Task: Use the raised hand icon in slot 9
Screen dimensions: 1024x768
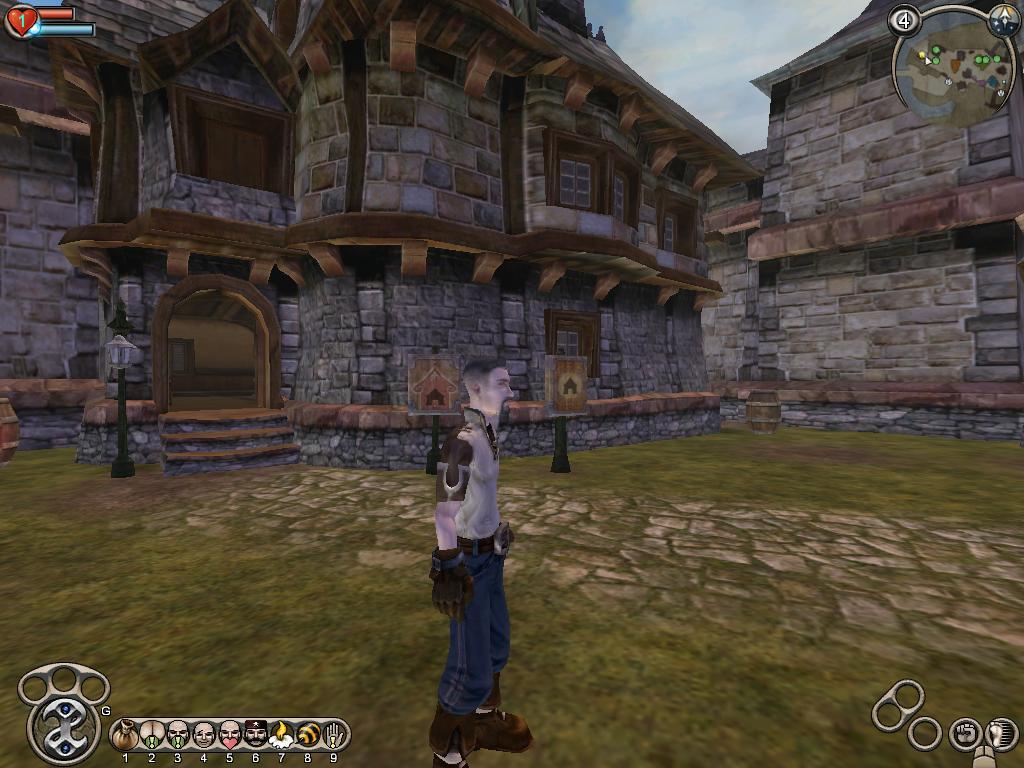Action: pos(333,735)
